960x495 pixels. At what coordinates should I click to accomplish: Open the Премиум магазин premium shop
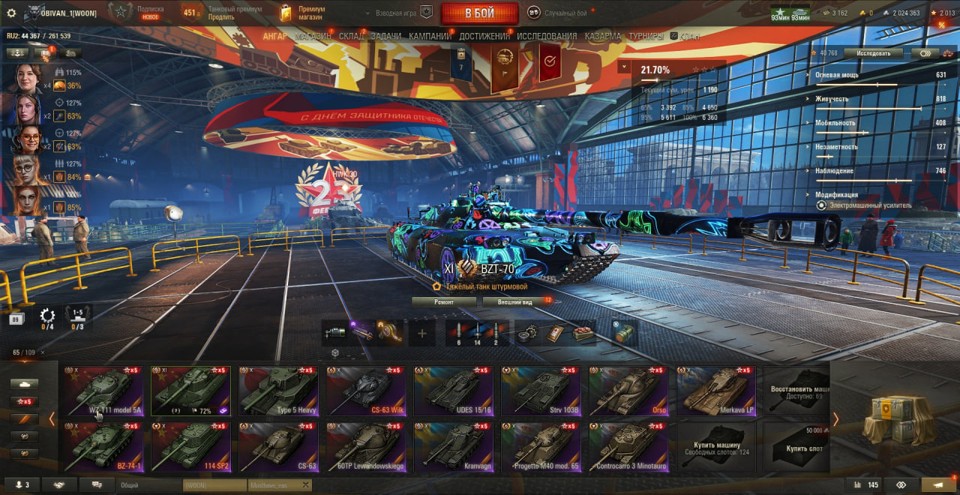coord(303,13)
